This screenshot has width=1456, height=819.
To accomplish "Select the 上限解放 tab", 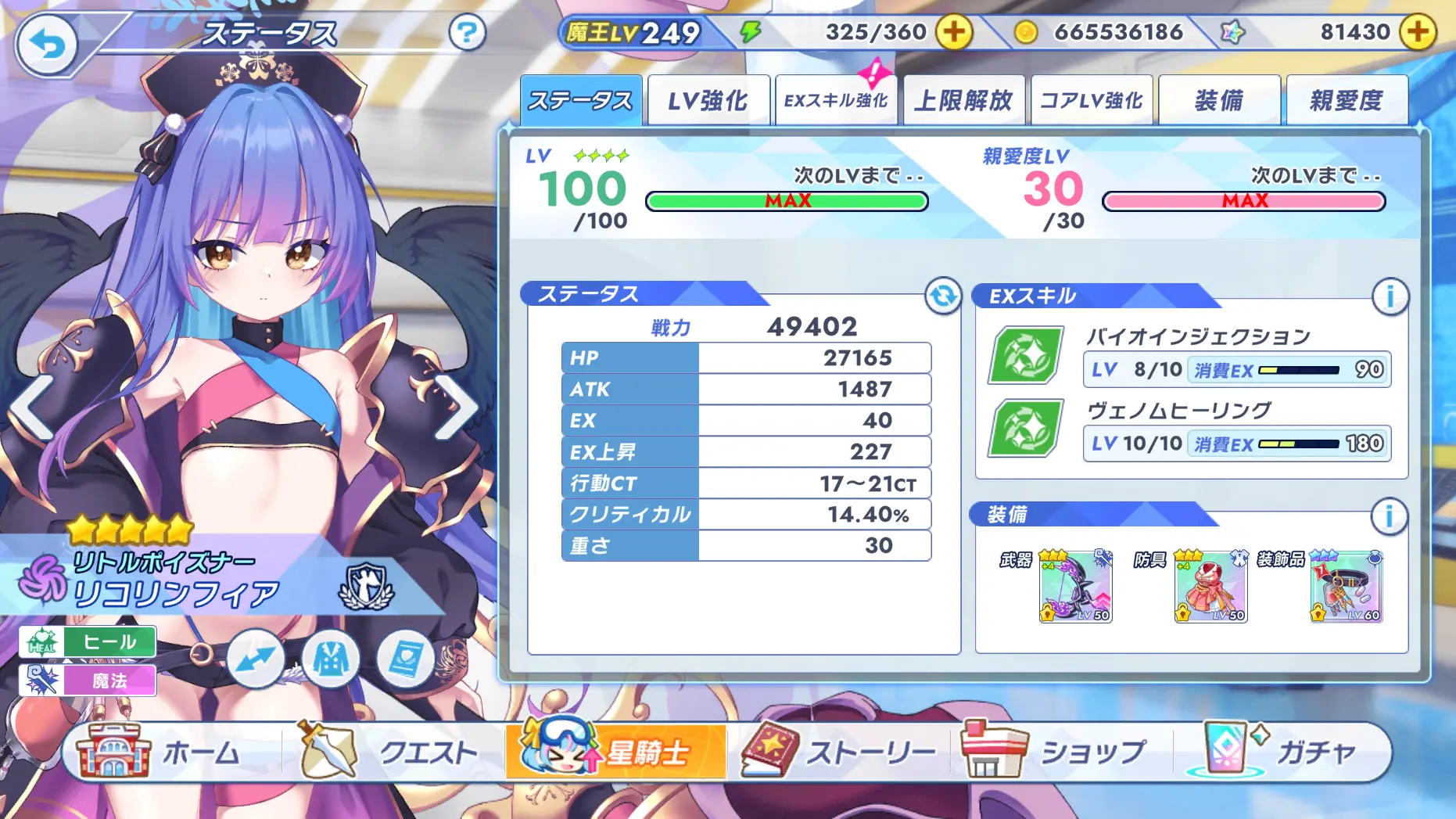I will click(x=963, y=101).
